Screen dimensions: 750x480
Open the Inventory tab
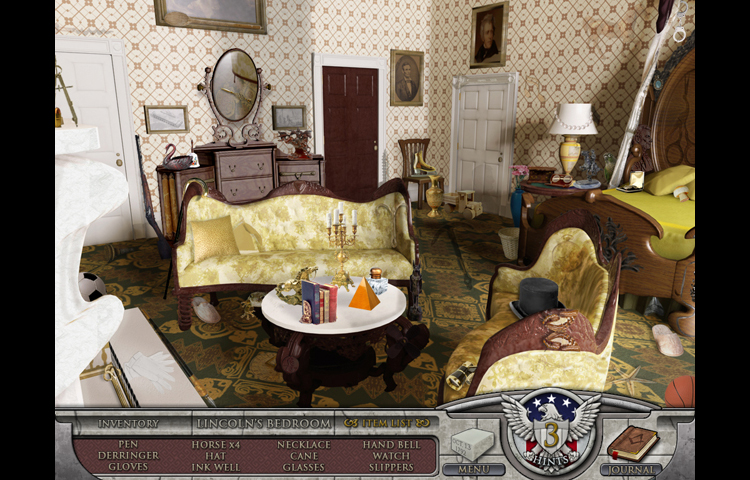(128, 423)
